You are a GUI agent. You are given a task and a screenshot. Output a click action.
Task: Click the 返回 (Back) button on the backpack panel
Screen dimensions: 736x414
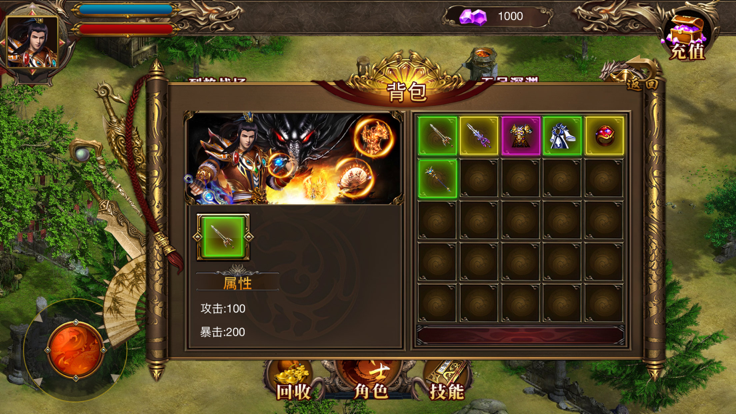[641, 84]
